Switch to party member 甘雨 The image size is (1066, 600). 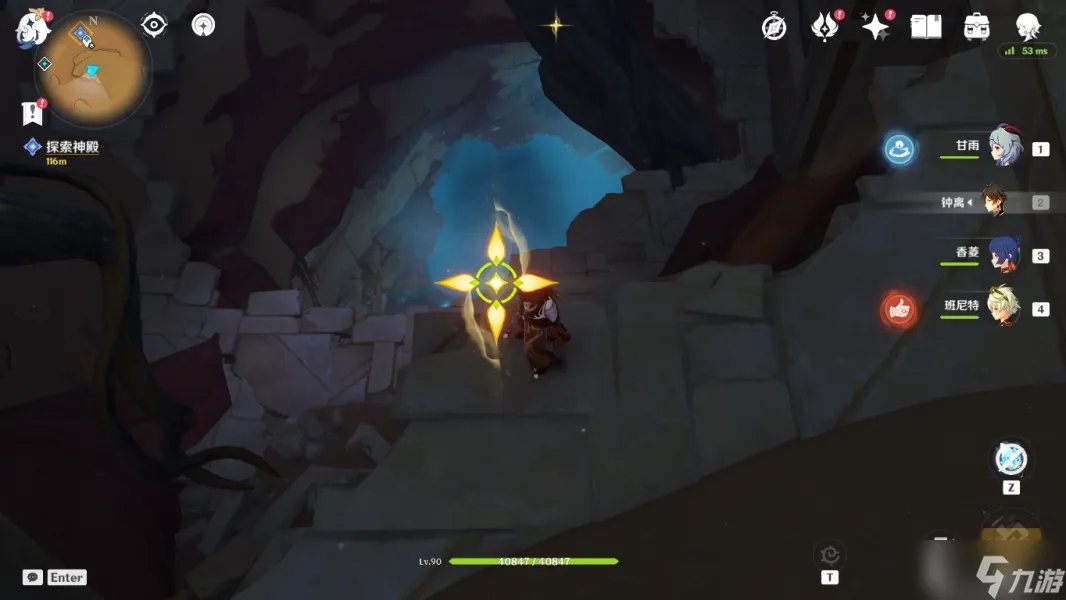(x=1003, y=147)
